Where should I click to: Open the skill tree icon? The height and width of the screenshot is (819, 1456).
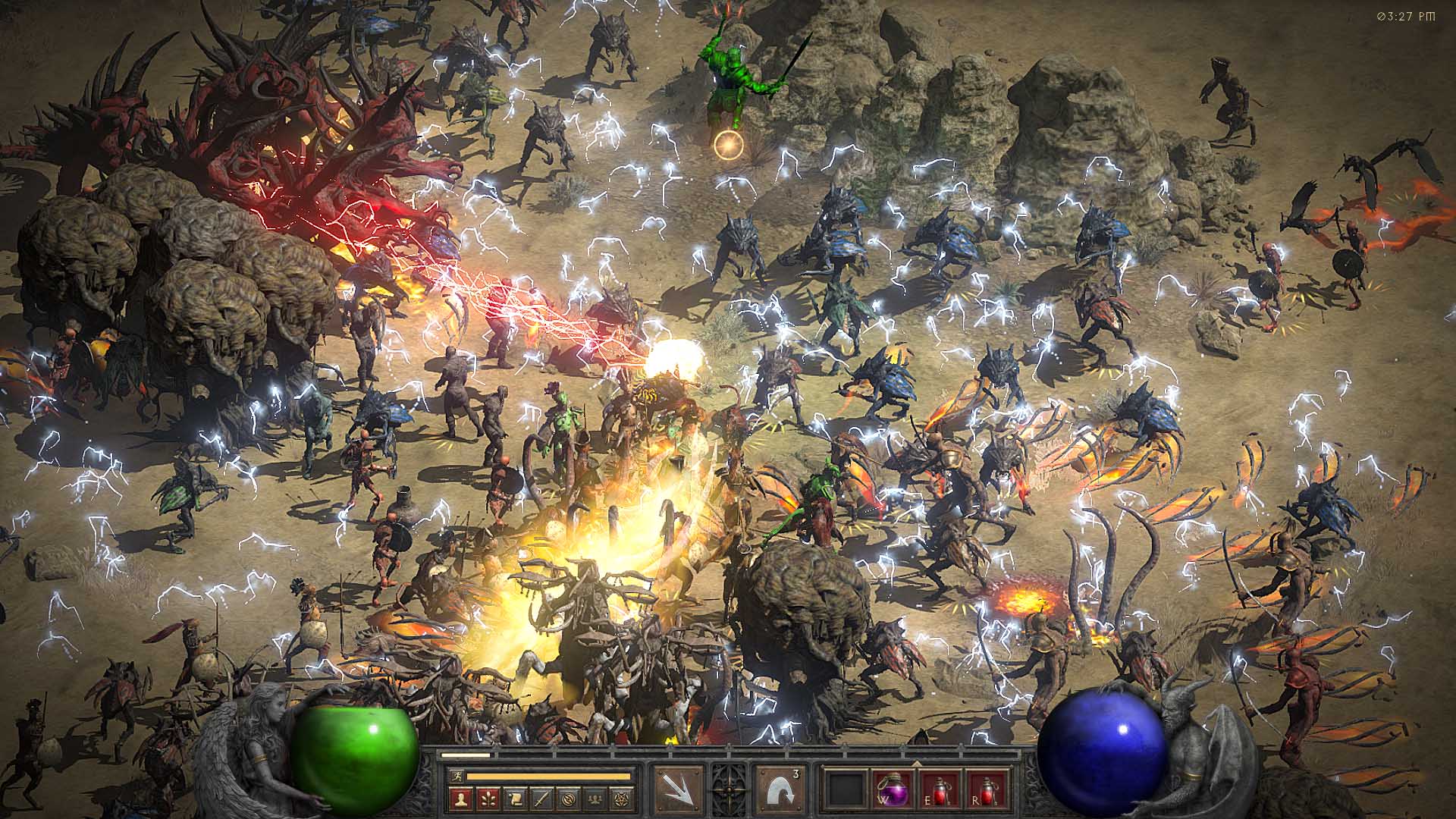[x=487, y=798]
